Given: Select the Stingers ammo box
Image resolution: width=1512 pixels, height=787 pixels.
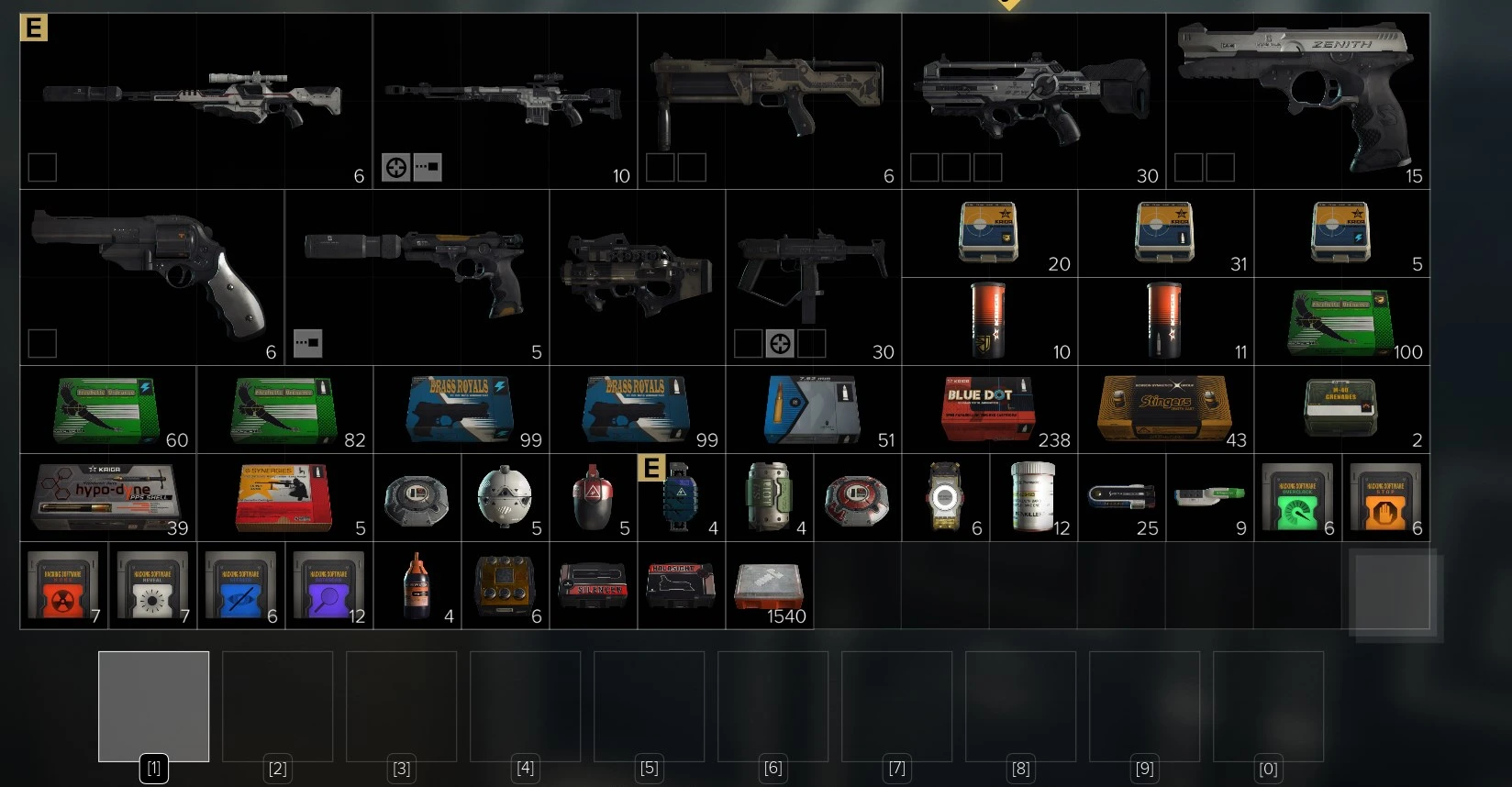Looking at the screenshot, I should pyautogui.click(x=1165, y=410).
